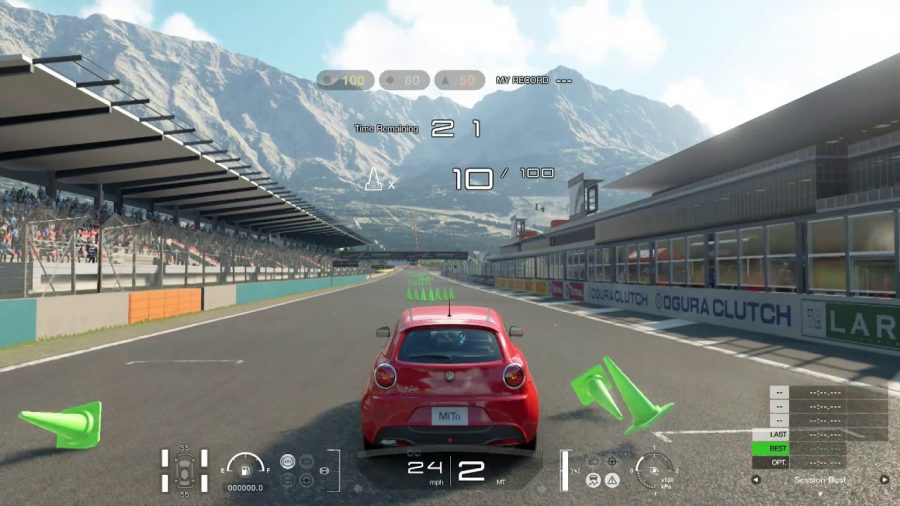Click the hazard warning triangle icon
The width and height of the screenshot is (900, 506).
click(612, 480)
